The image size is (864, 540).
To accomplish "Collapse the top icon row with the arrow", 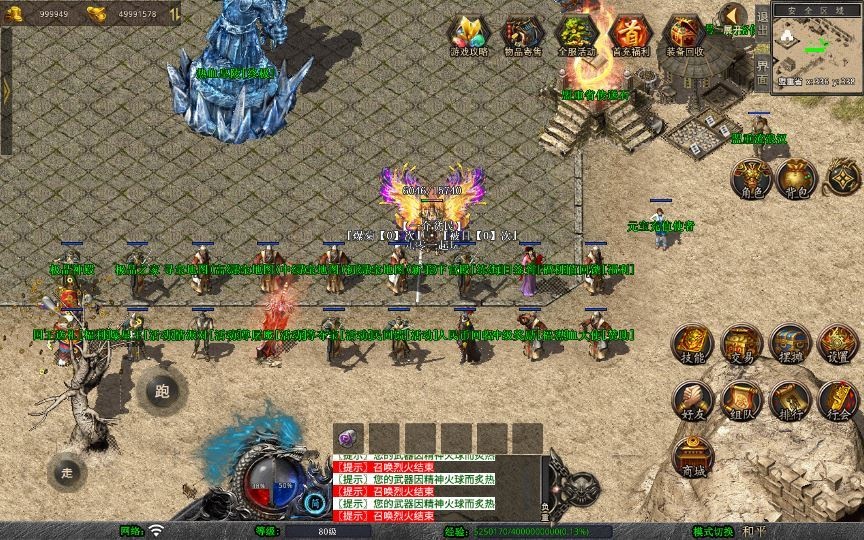I will [x=733, y=14].
